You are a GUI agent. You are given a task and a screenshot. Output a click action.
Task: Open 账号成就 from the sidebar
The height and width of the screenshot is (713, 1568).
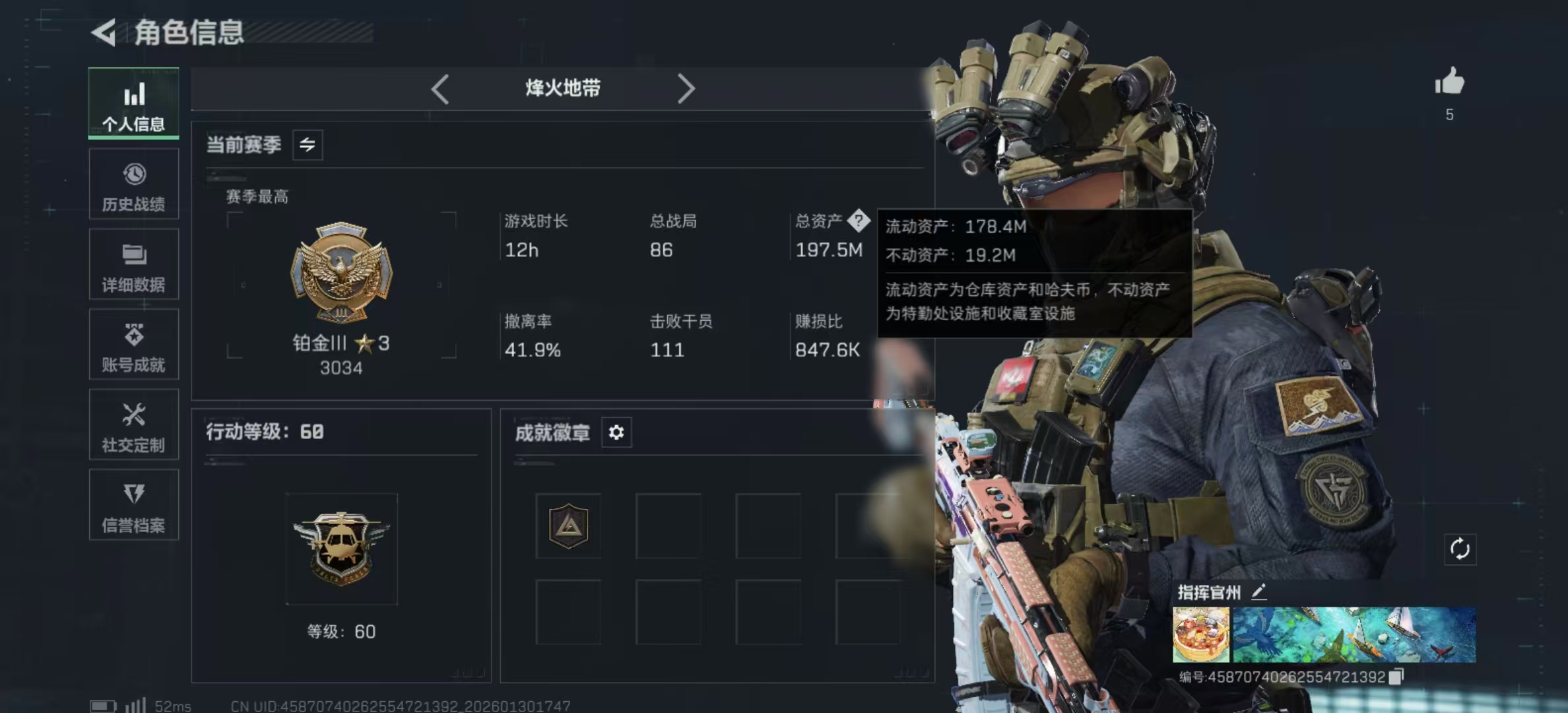coord(134,345)
